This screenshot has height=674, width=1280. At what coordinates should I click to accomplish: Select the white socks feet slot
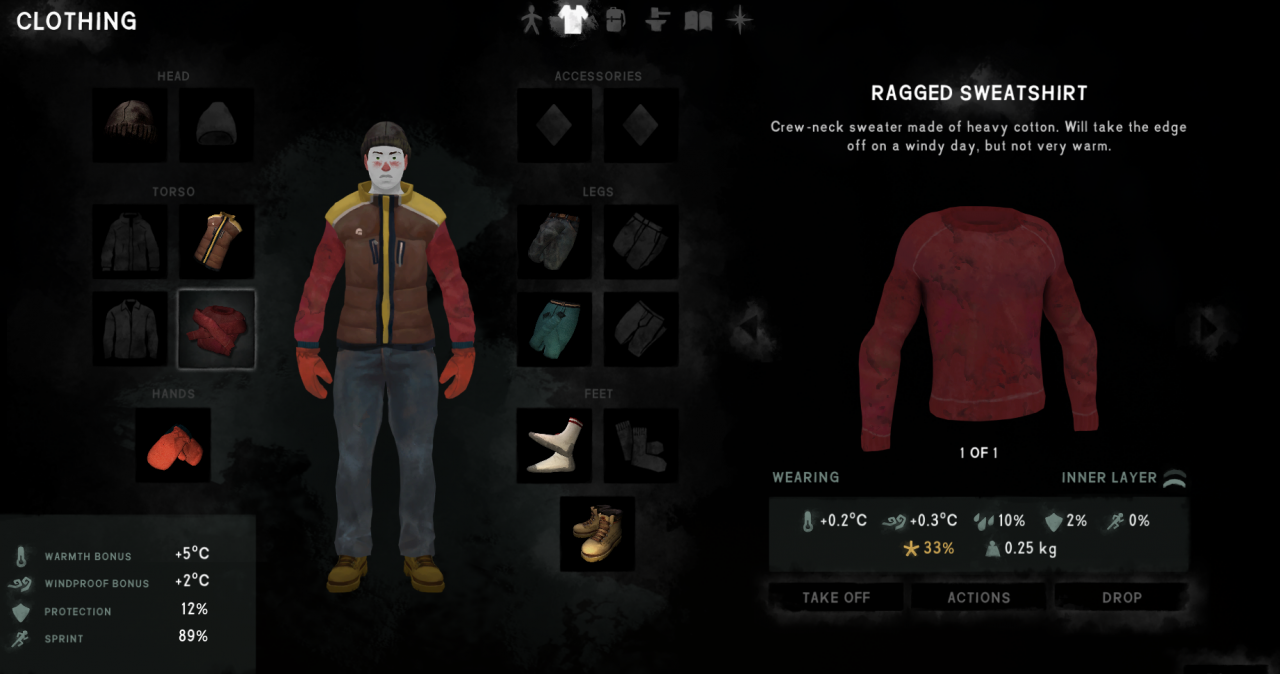pos(554,445)
